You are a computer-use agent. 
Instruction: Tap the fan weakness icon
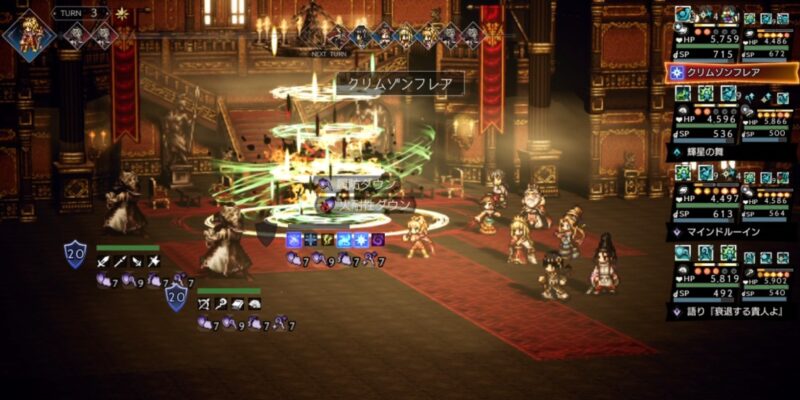(x=256, y=303)
